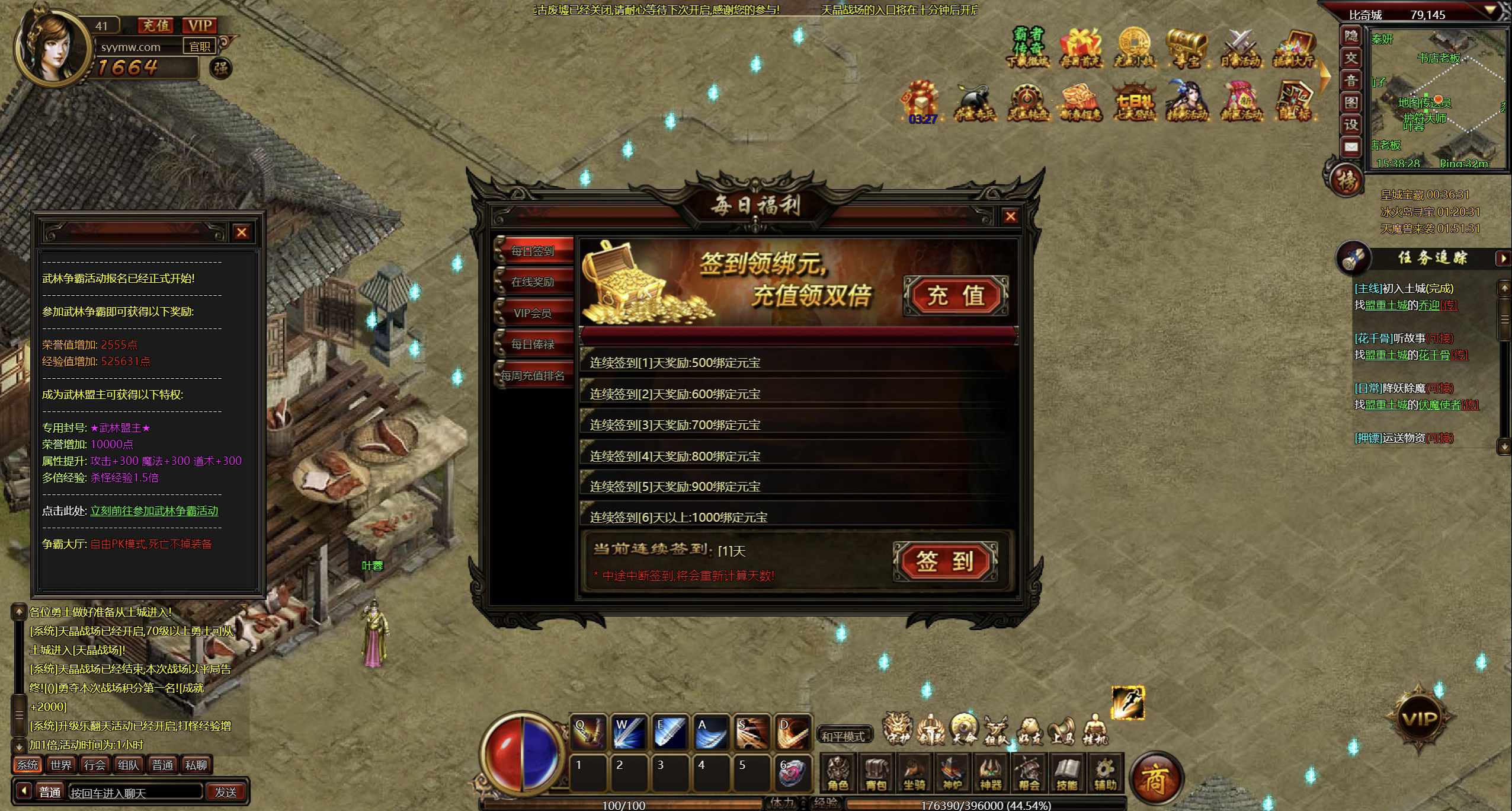Focus the chat text input box
The width and height of the screenshot is (1512, 811).
[x=135, y=793]
